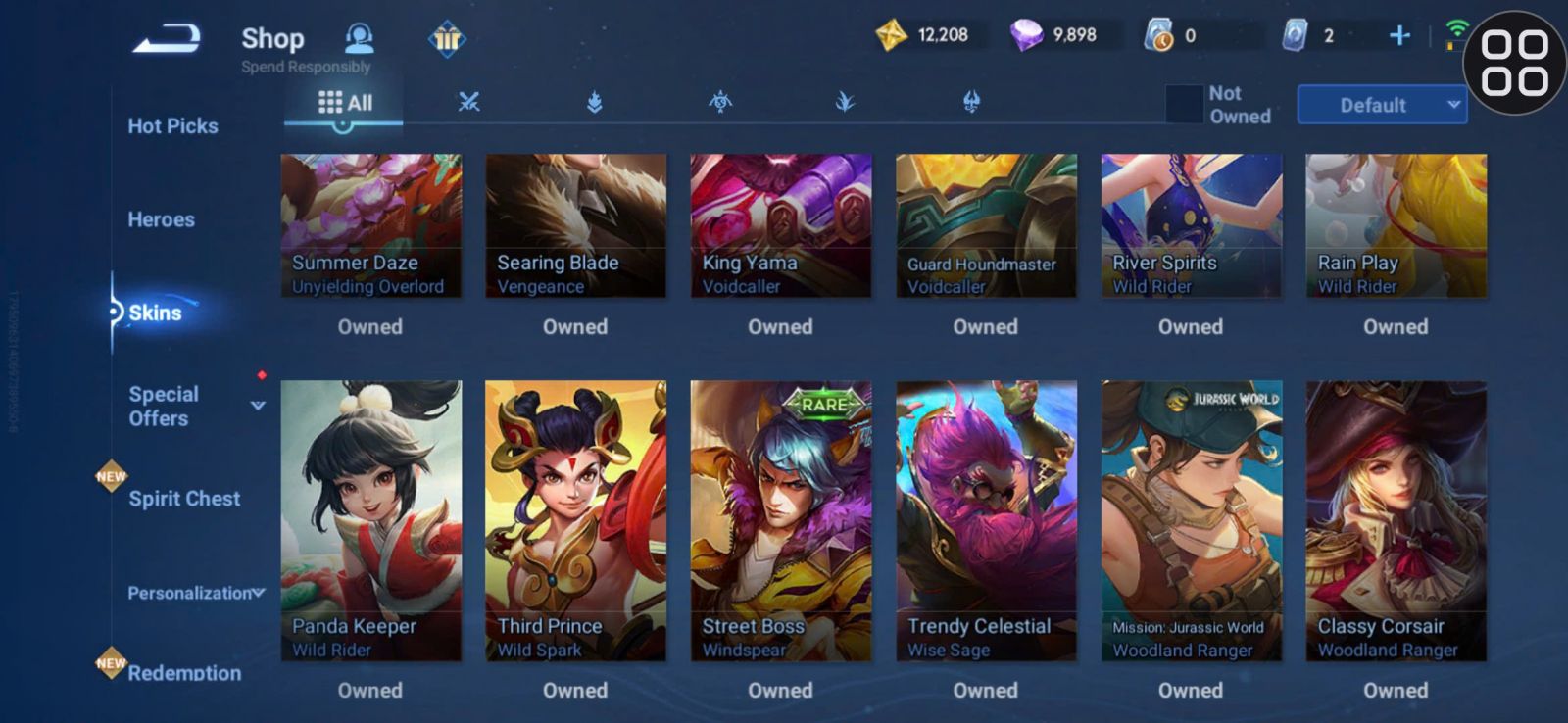Select the King Yama Voidcaller skin
This screenshot has width=1568, height=723.
pos(780,225)
